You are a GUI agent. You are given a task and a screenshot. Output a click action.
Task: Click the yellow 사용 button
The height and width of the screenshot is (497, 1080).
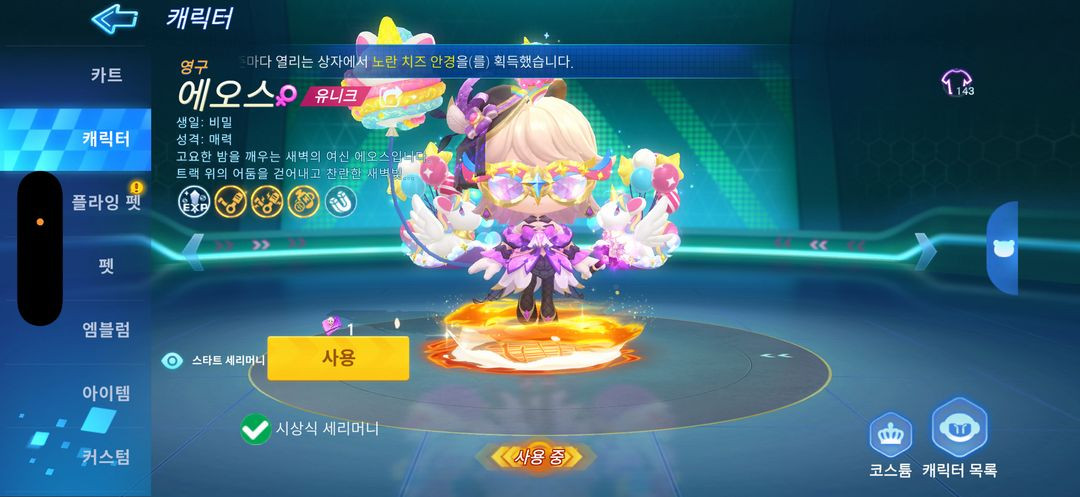pos(338,358)
